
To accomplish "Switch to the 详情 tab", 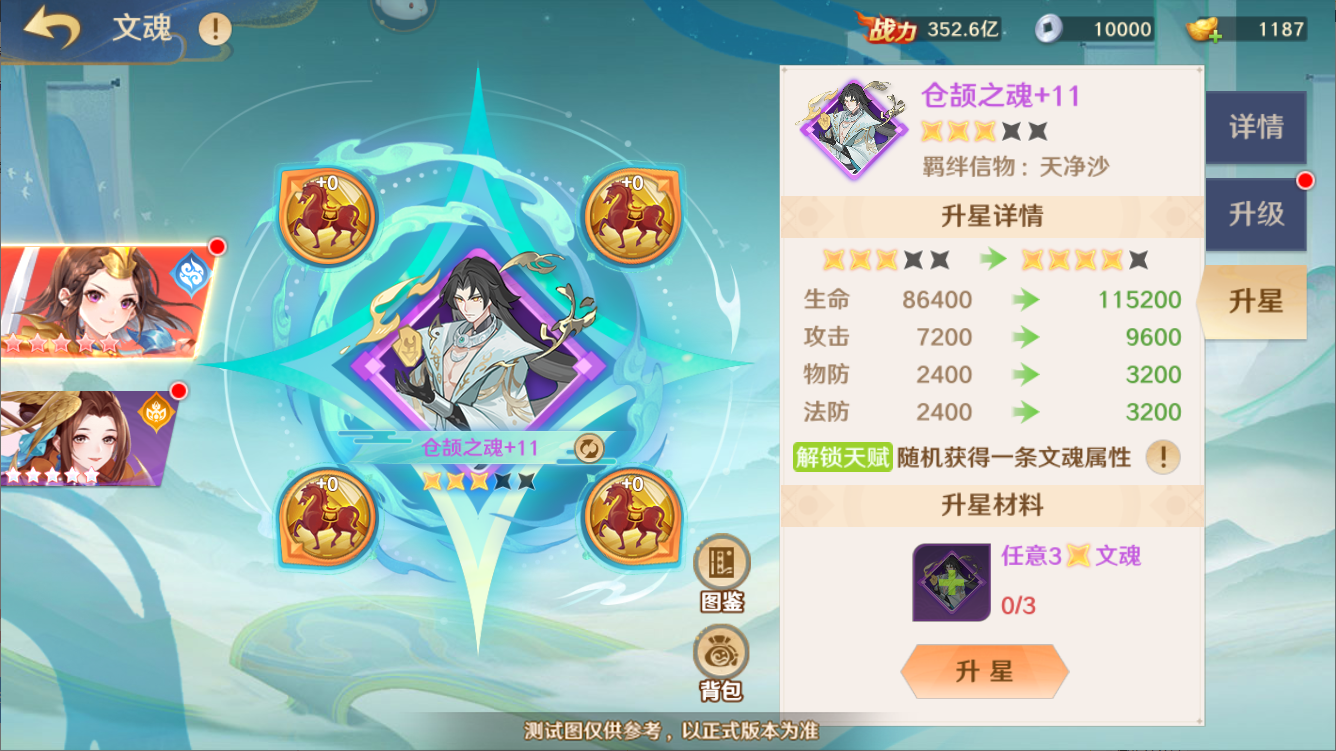I will point(1256,128).
